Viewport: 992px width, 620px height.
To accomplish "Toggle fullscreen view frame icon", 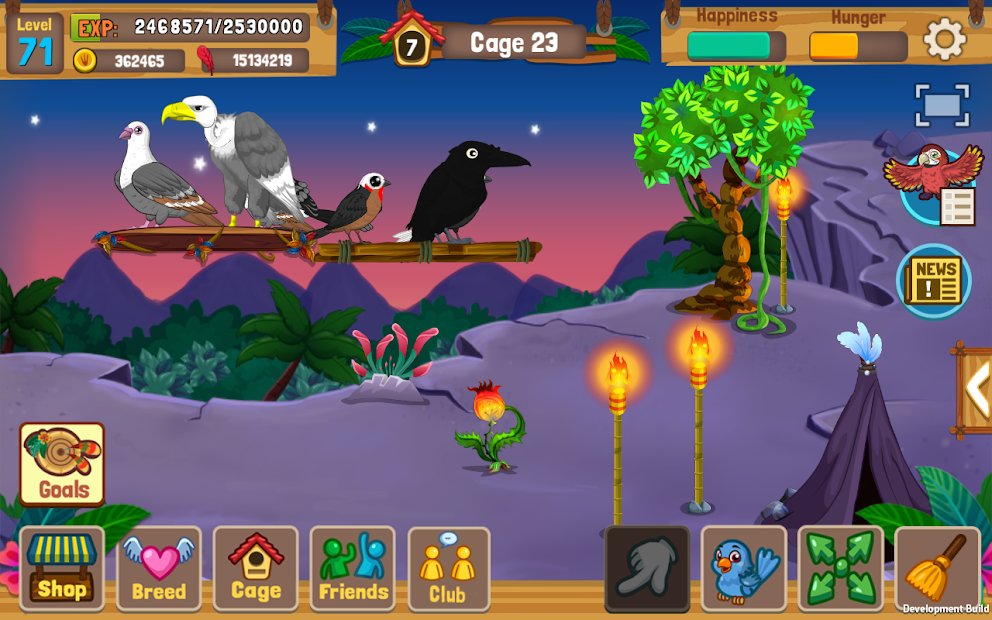I will (x=942, y=106).
